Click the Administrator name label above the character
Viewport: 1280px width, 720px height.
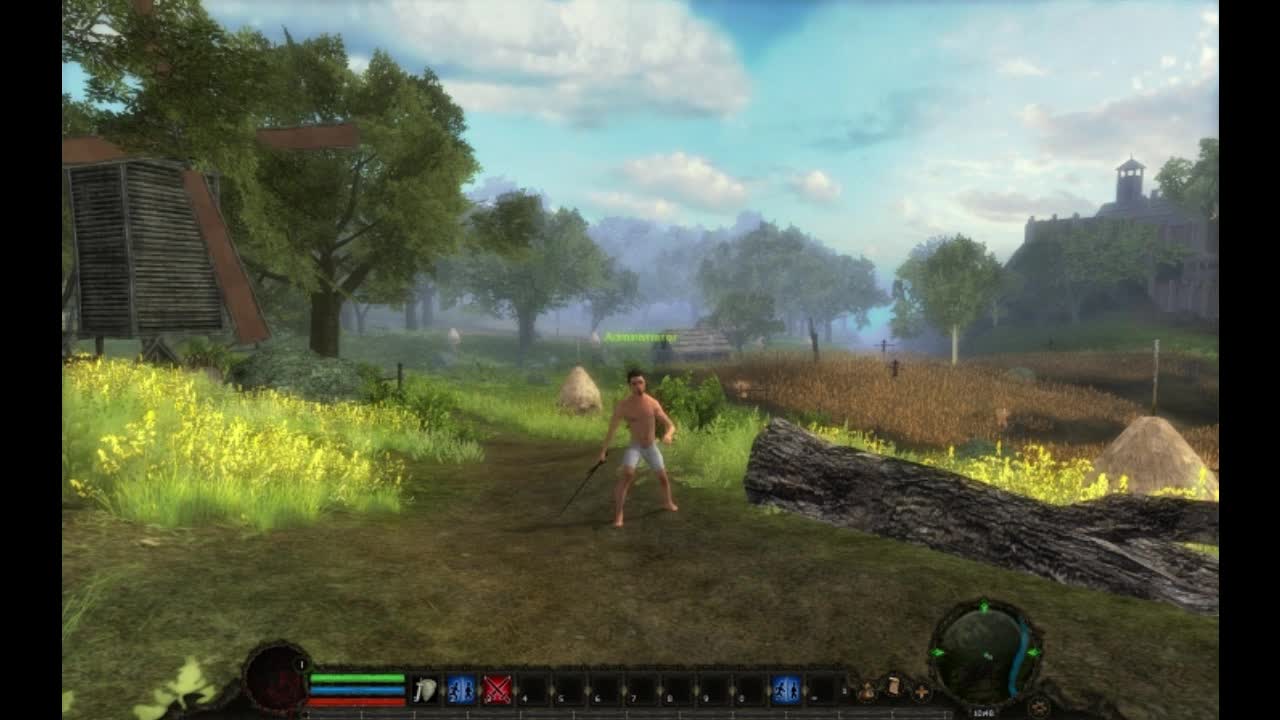(643, 335)
